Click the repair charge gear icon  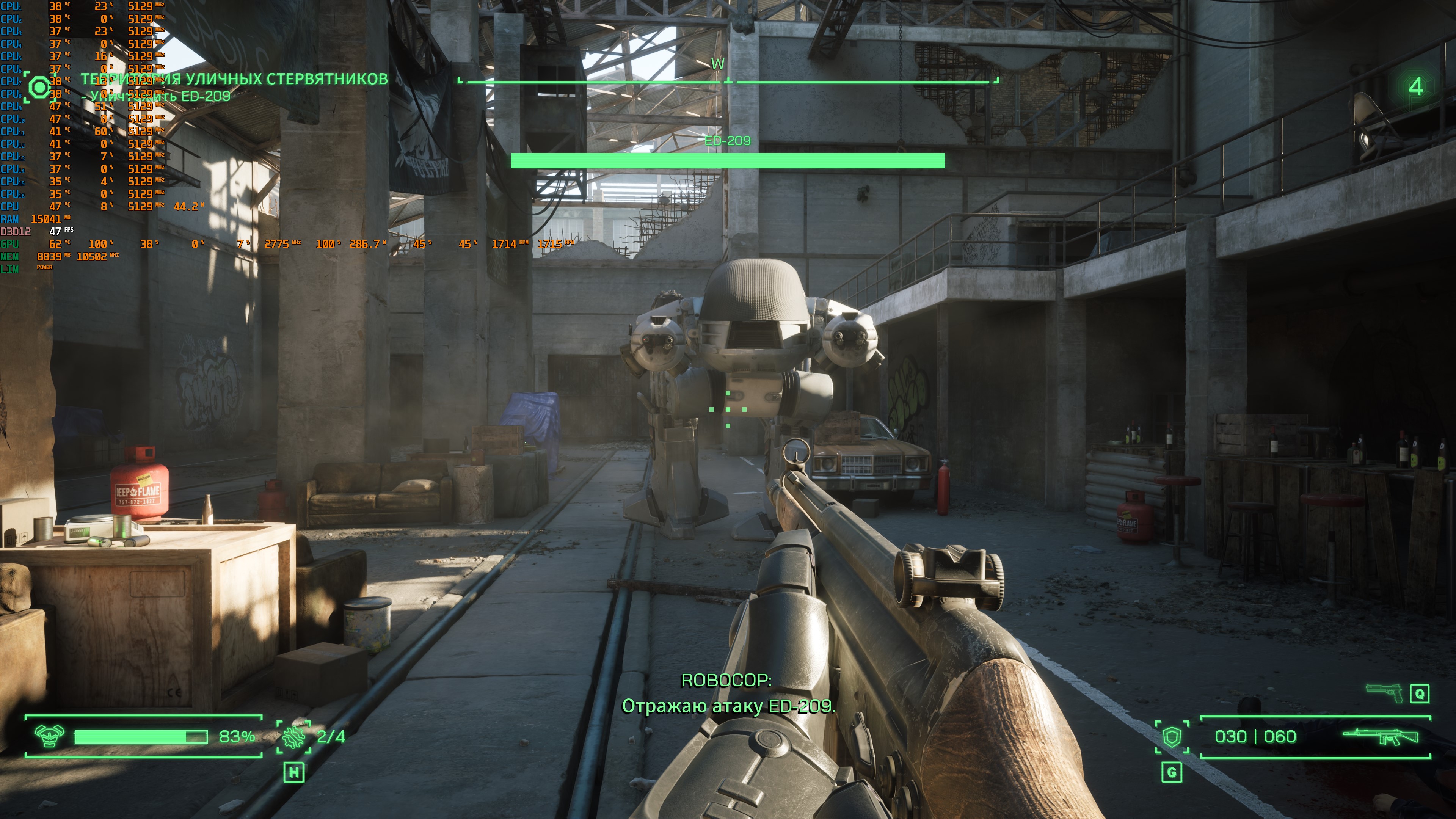click(x=294, y=736)
